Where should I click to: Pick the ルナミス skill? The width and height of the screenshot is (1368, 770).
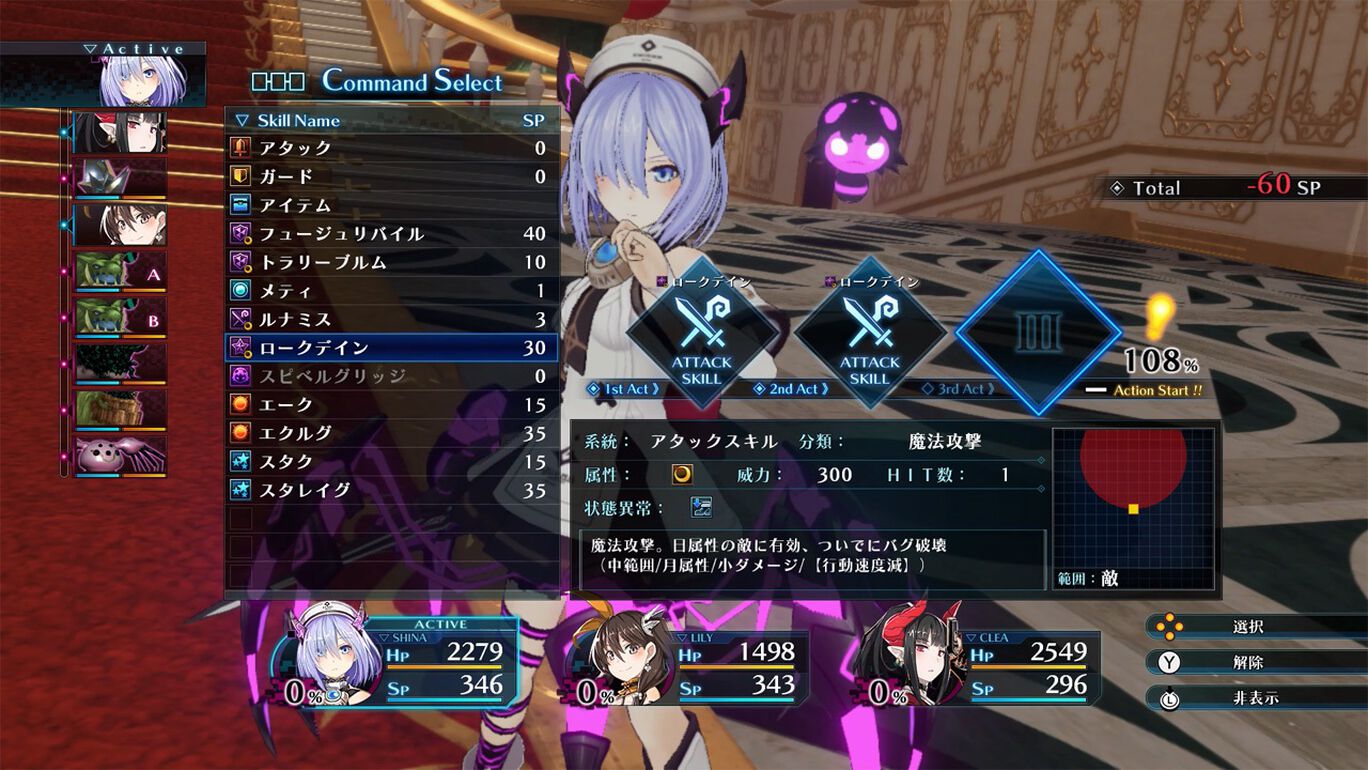pyautogui.click(x=390, y=319)
